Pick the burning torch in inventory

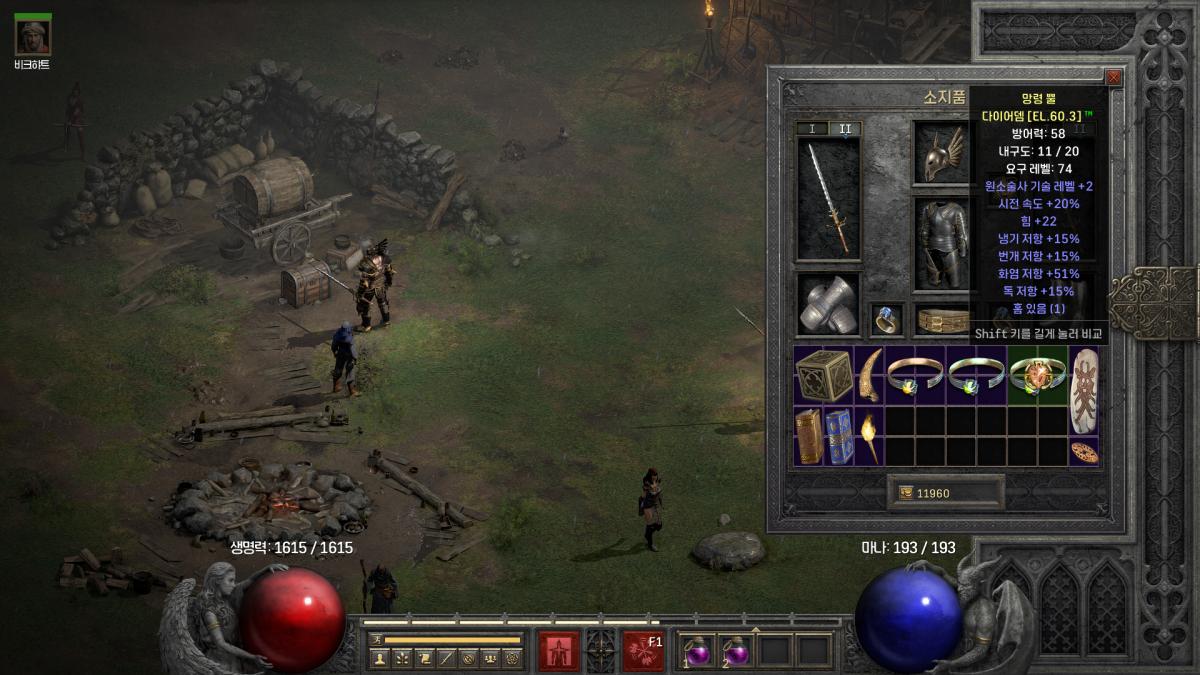coord(870,436)
